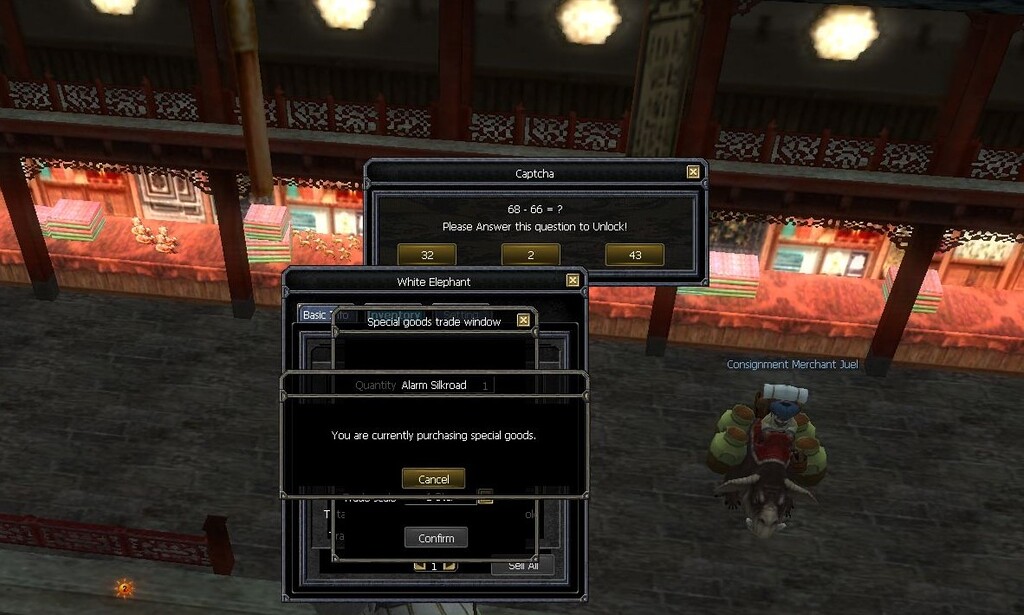Pick the 43 captcha answer

pyautogui.click(x=635, y=255)
